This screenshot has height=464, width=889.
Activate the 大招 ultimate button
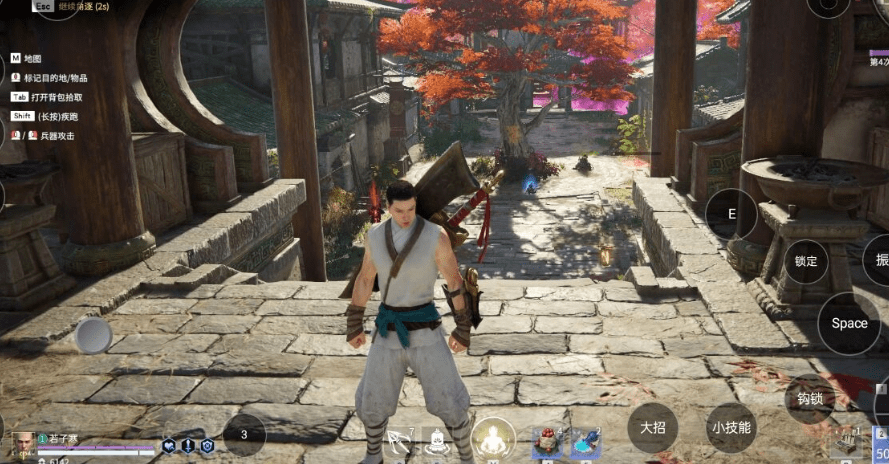click(653, 428)
